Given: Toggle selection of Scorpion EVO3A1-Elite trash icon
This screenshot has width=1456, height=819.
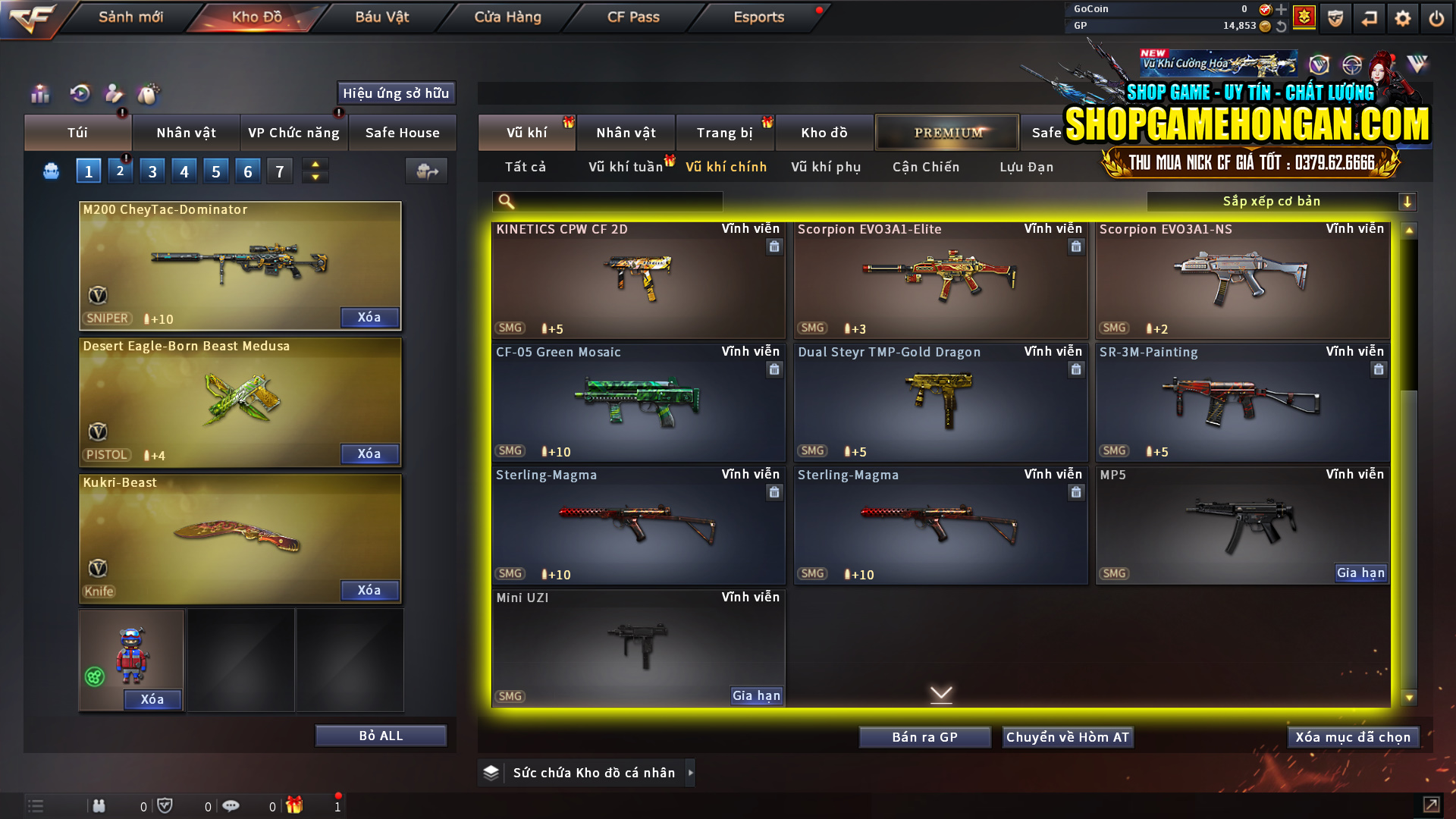Looking at the screenshot, I should pyautogui.click(x=1076, y=246).
